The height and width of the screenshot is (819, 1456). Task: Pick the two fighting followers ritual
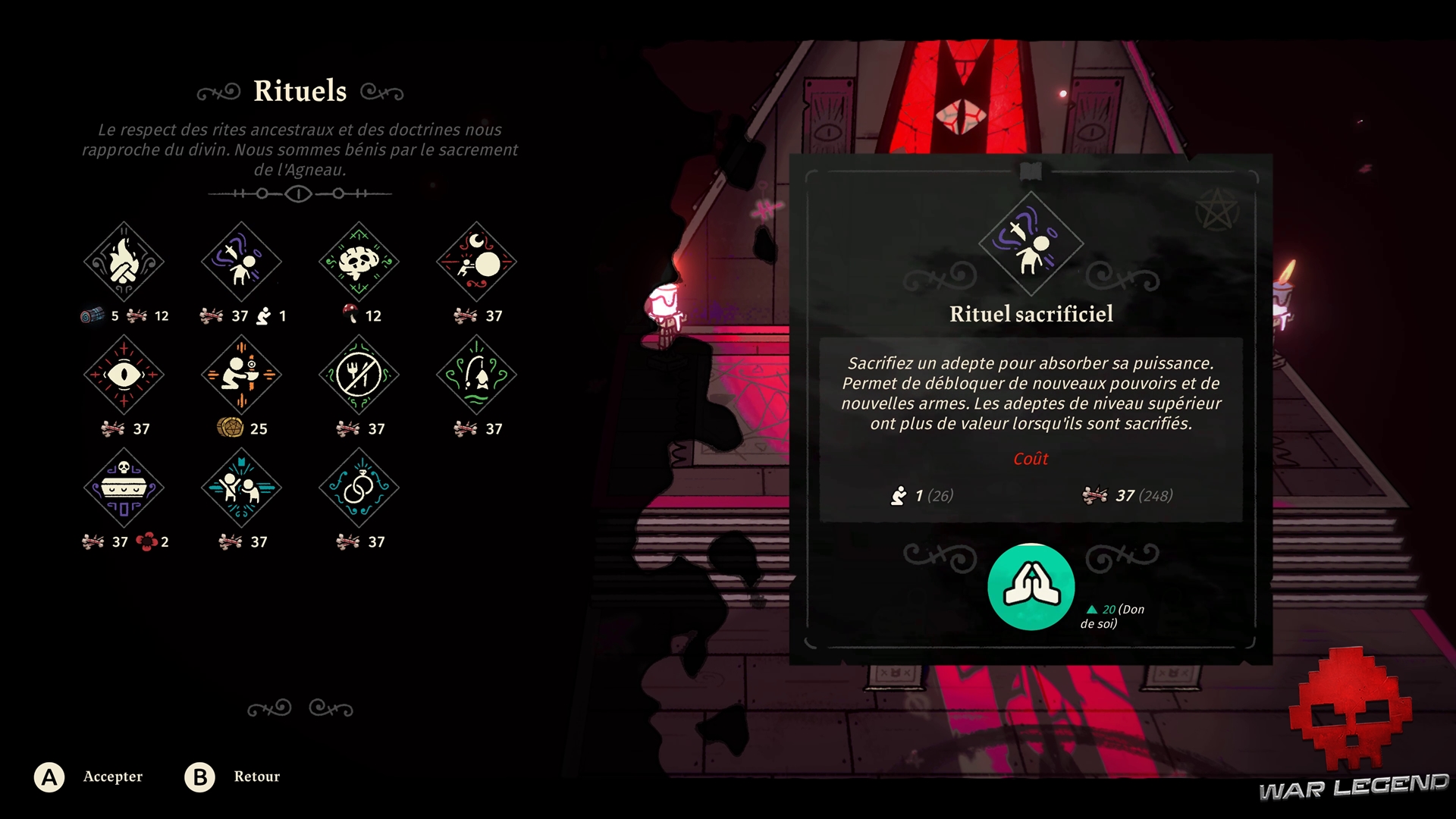[x=241, y=488]
